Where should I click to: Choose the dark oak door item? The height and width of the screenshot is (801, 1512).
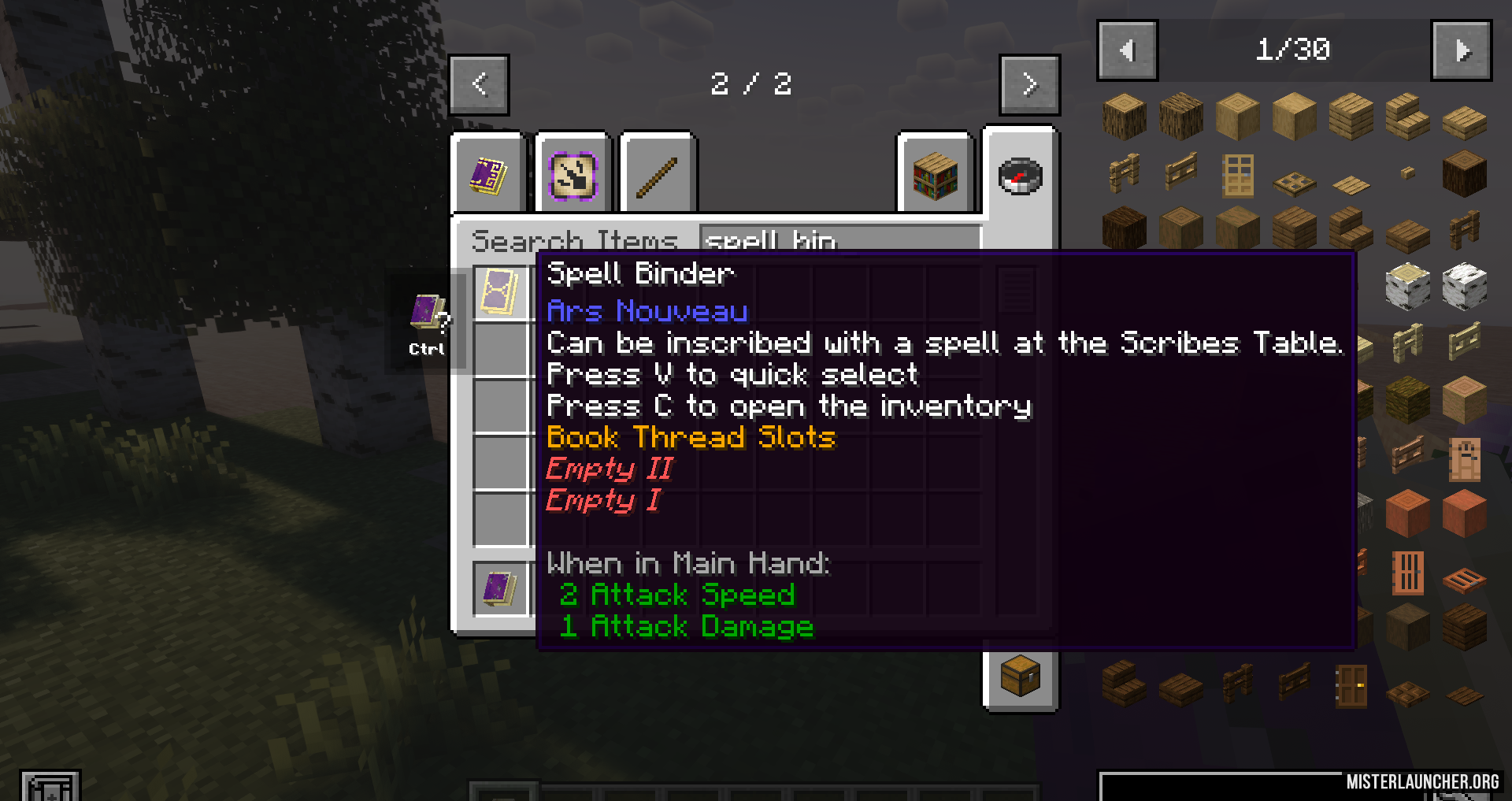click(x=1351, y=685)
